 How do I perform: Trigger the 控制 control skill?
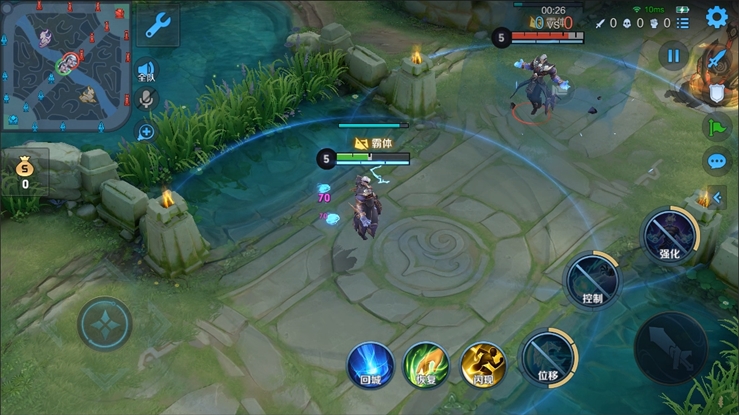click(592, 278)
